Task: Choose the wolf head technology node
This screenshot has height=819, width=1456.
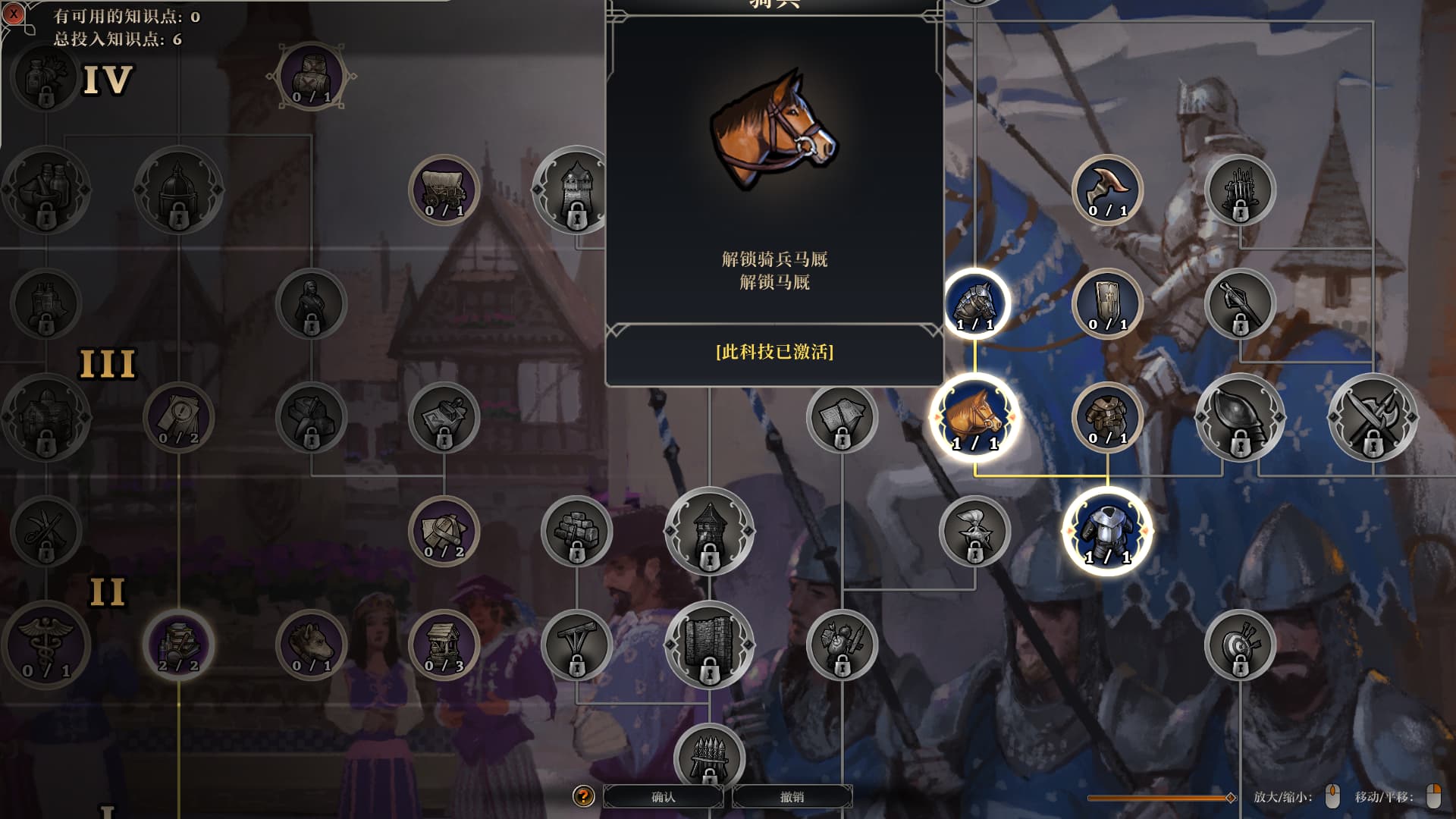Action: point(311,645)
